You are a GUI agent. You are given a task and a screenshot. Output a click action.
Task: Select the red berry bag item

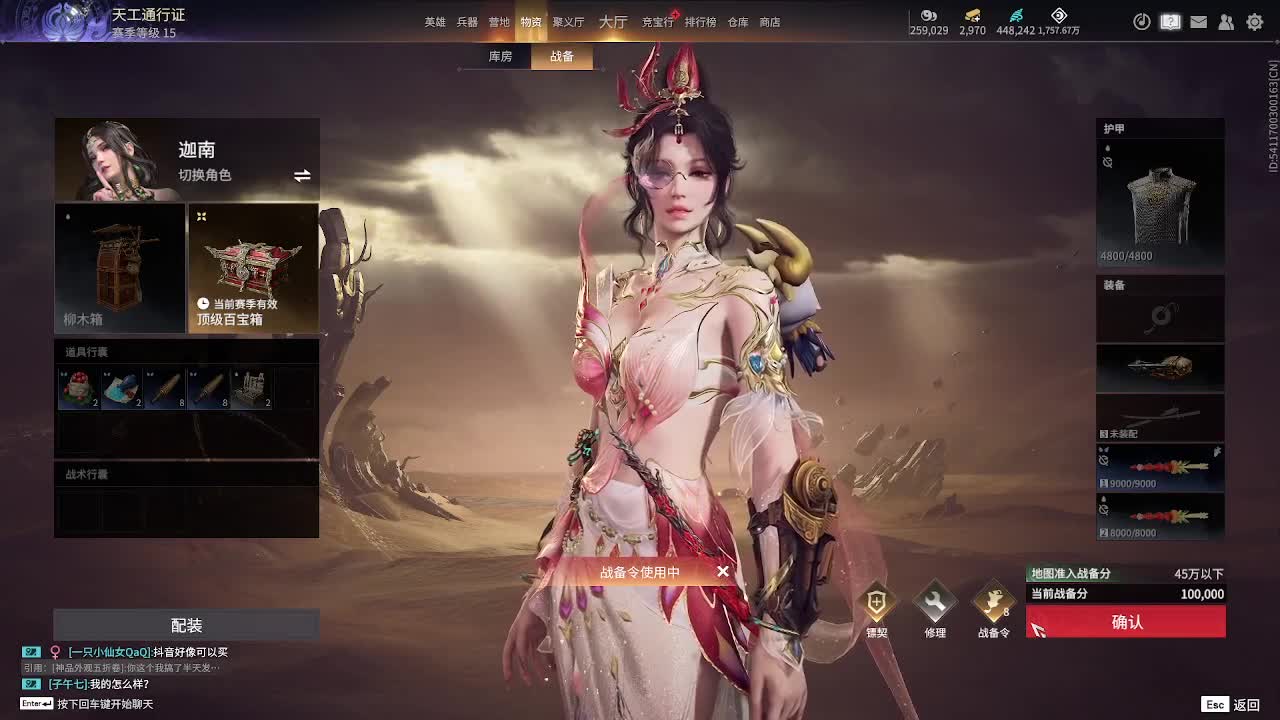click(x=78, y=389)
